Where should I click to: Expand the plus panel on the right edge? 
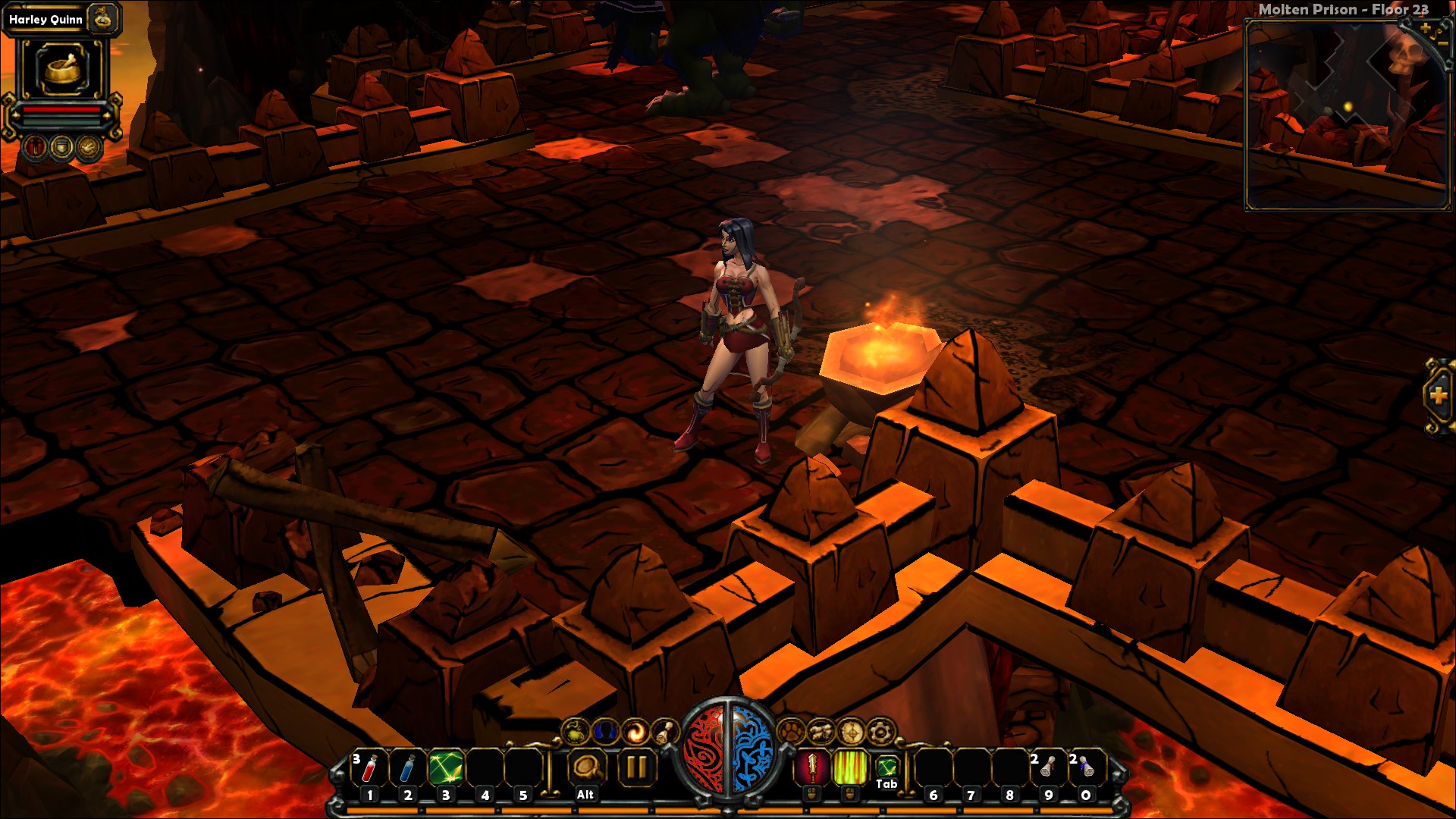click(1438, 395)
